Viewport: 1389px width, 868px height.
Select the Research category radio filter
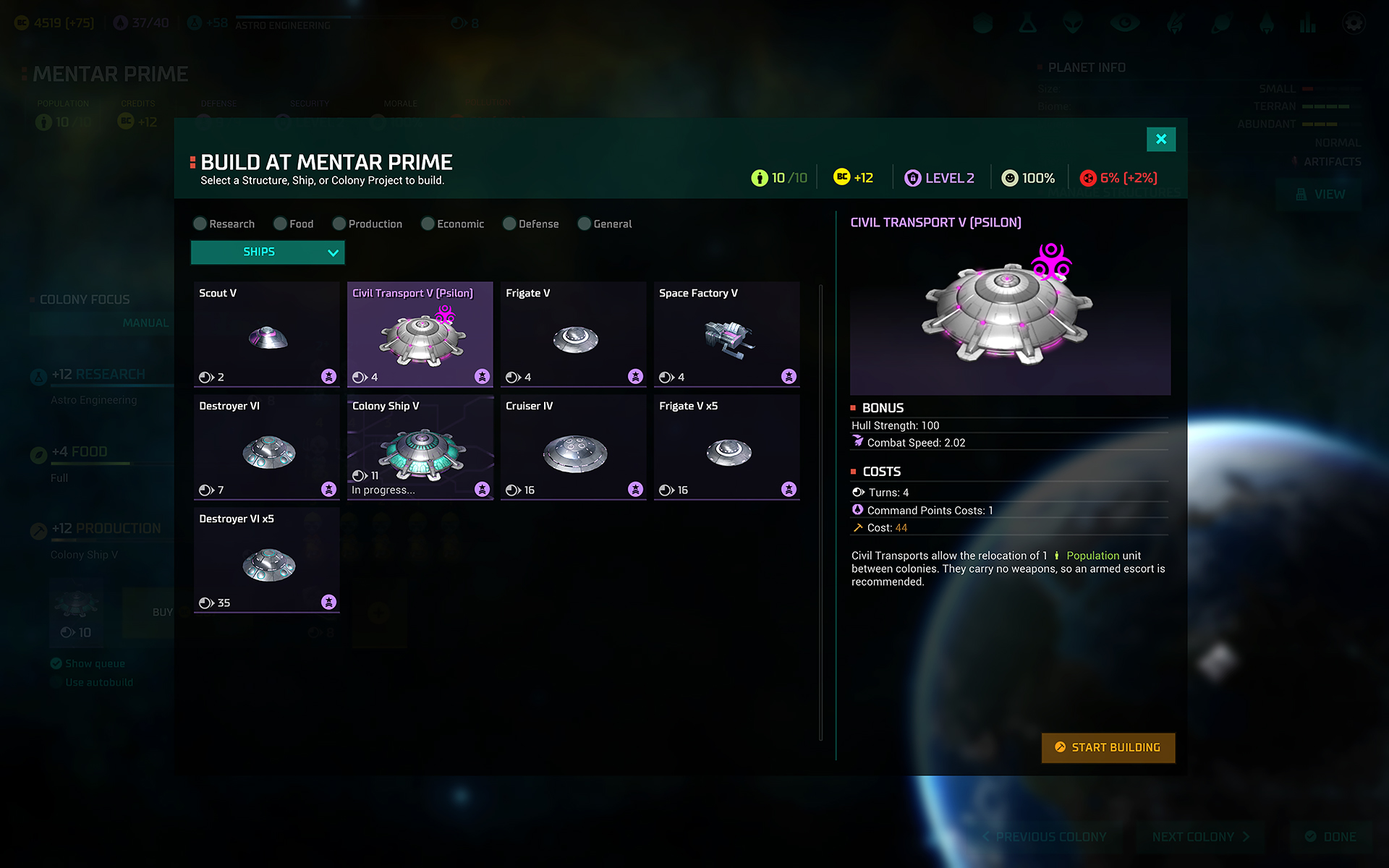(200, 224)
